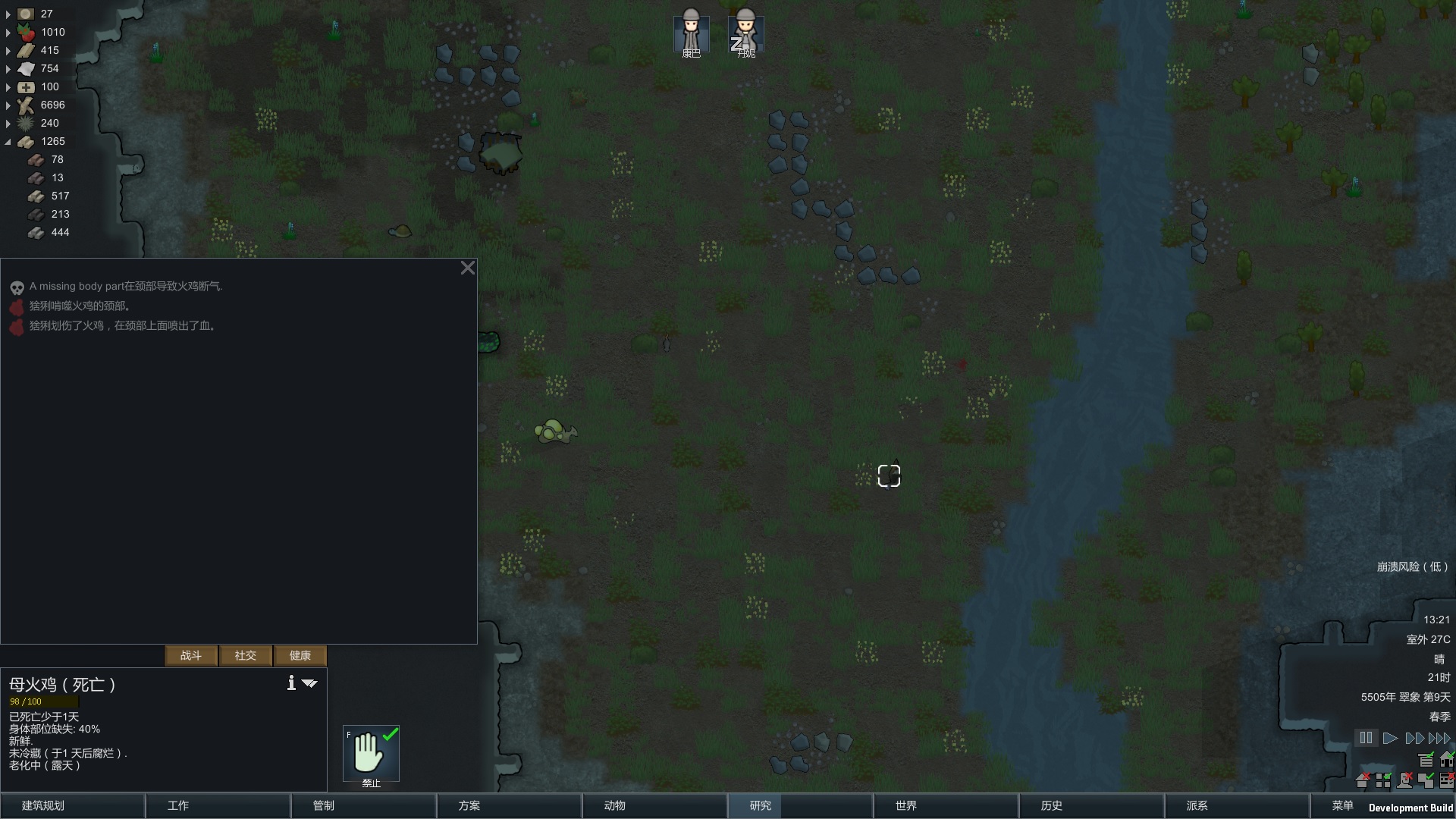Open the 研究 tab on the bottom bar
This screenshot has width=1456, height=819.
757,806
